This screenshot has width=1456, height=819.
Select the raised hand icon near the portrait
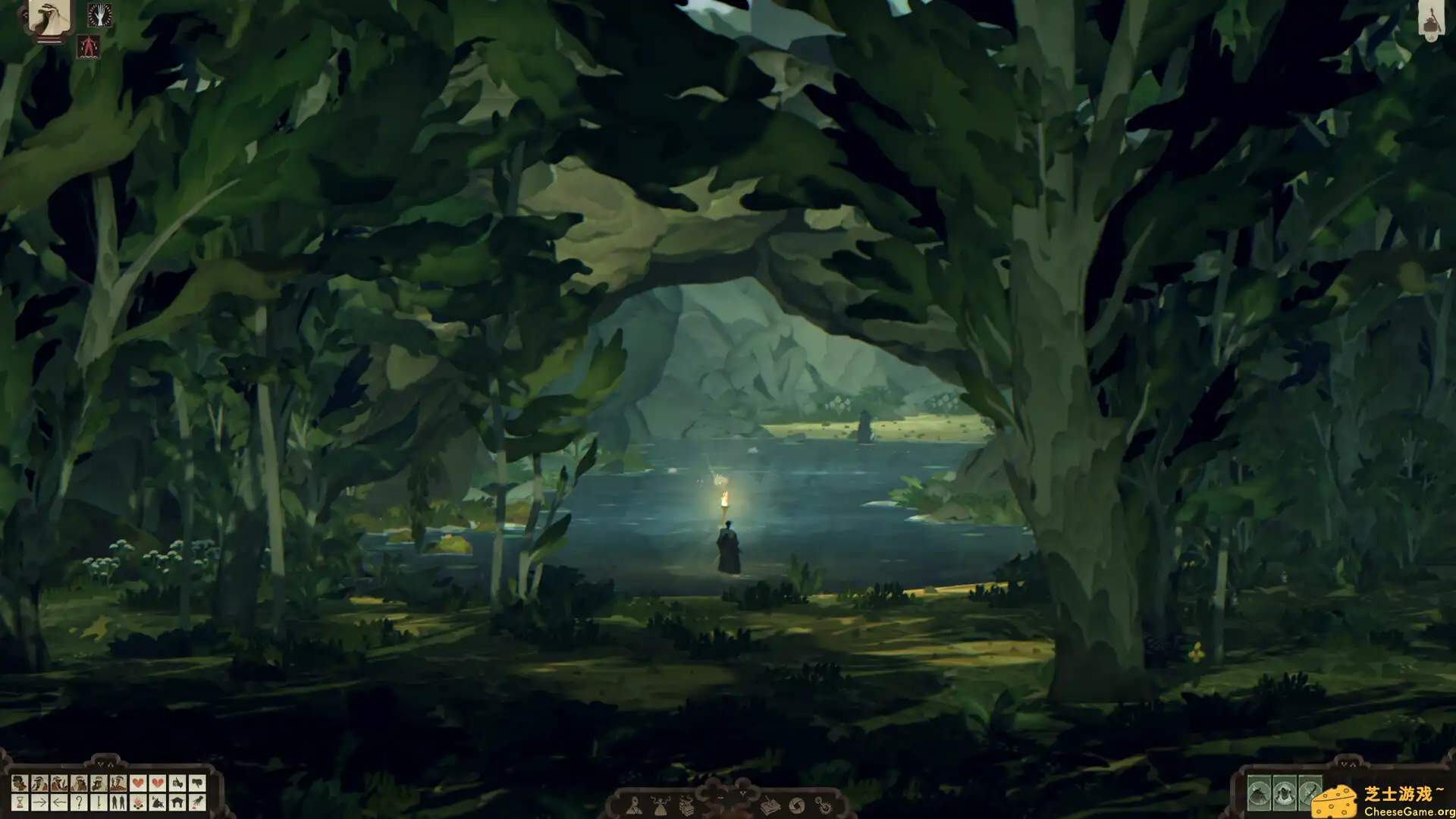point(100,15)
